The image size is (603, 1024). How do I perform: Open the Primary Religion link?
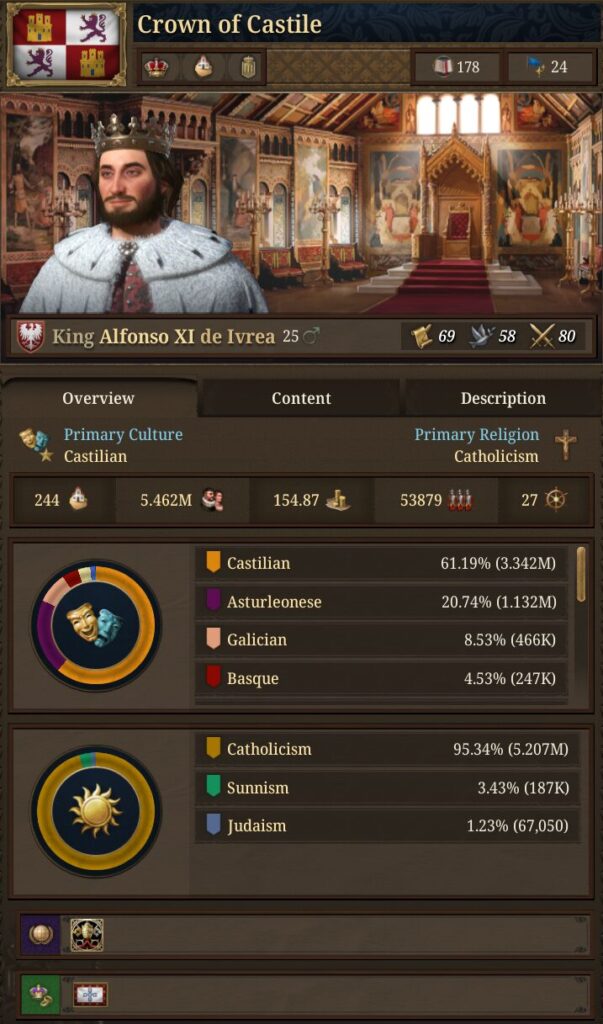pyautogui.click(x=476, y=435)
